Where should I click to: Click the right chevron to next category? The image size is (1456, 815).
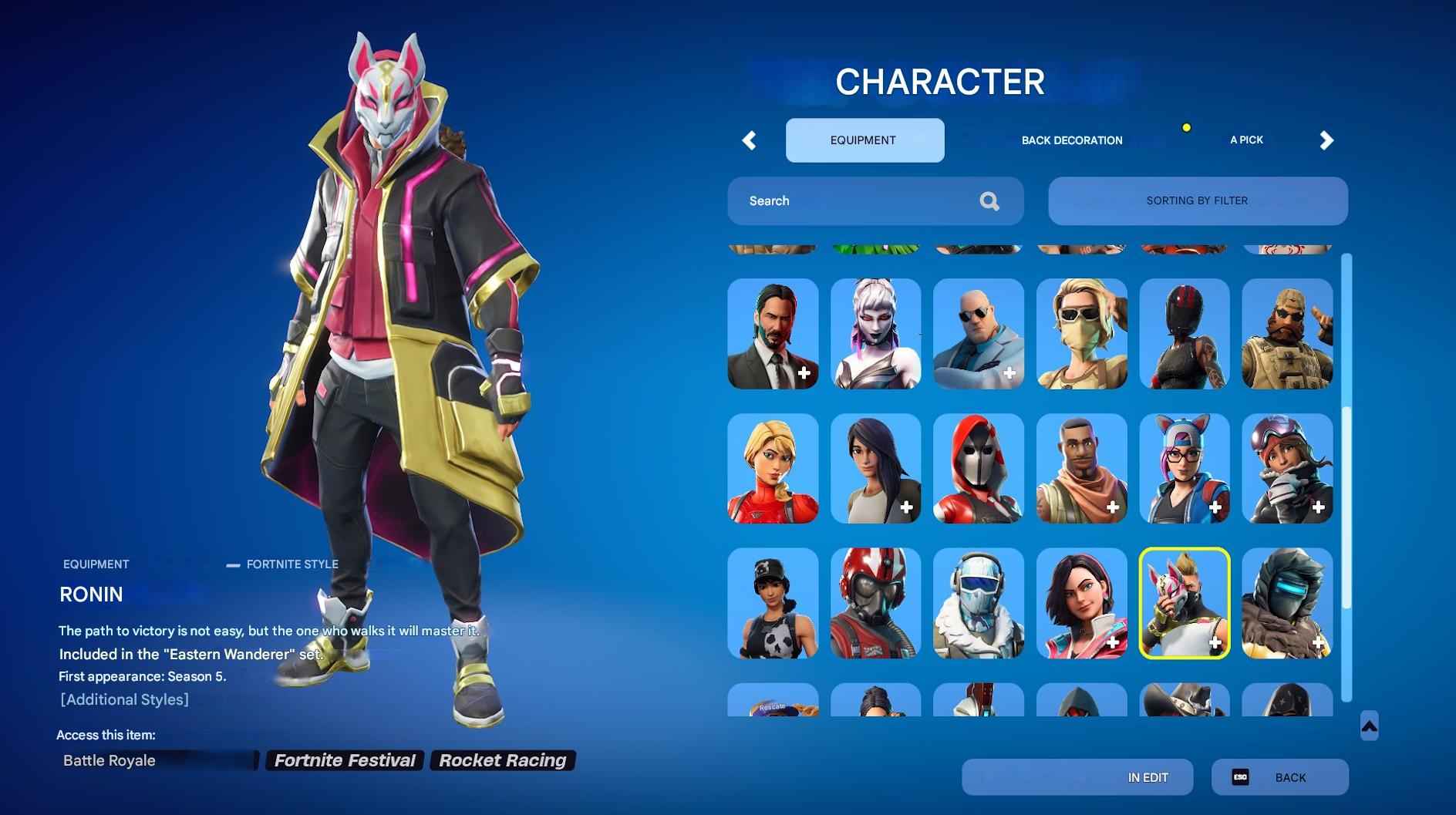click(x=1326, y=140)
